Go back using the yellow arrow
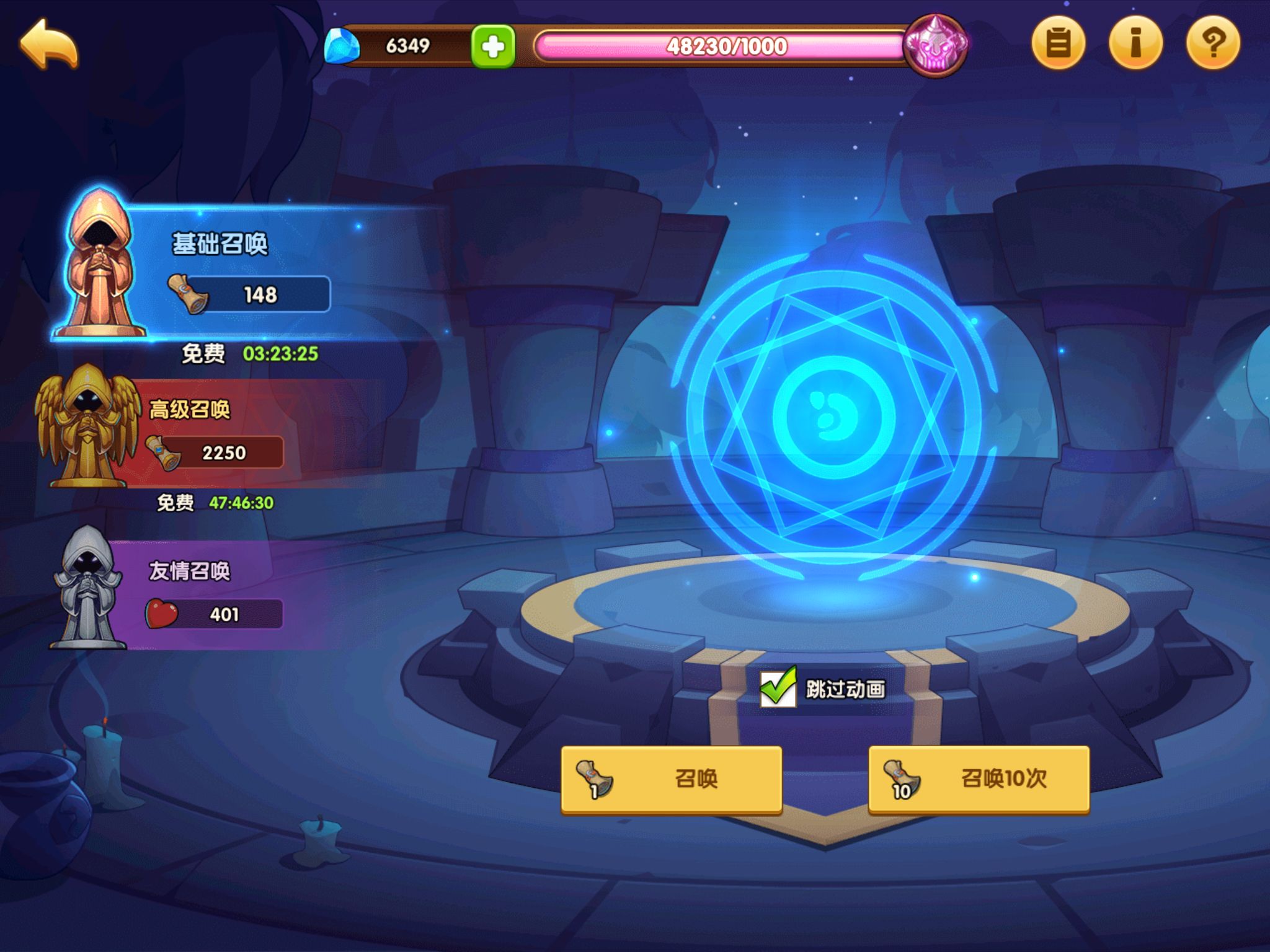This screenshot has height=952, width=1270. [x=49, y=43]
